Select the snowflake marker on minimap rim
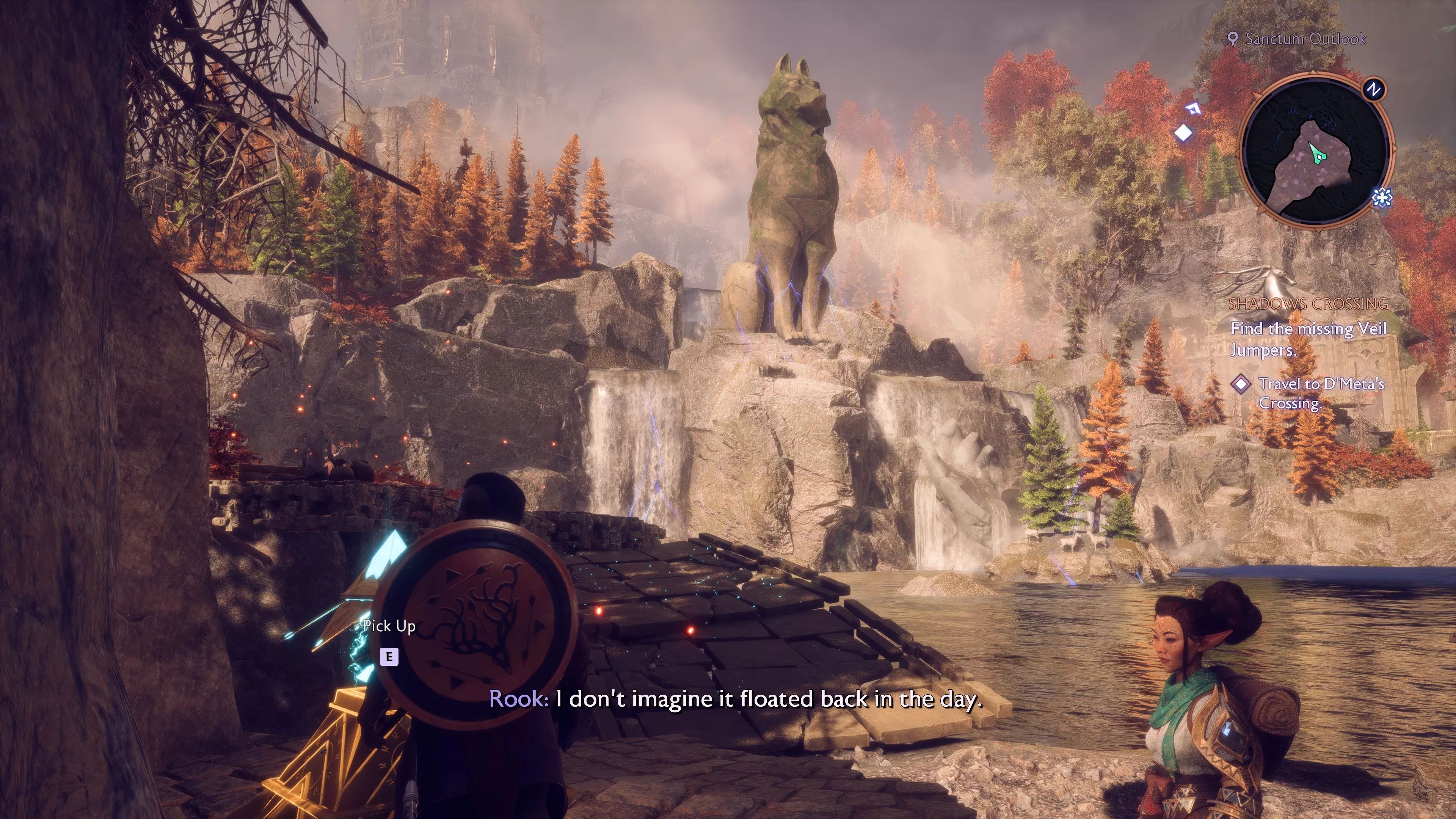Image resolution: width=1456 pixels, height=819 pixels. point(1381,197)
